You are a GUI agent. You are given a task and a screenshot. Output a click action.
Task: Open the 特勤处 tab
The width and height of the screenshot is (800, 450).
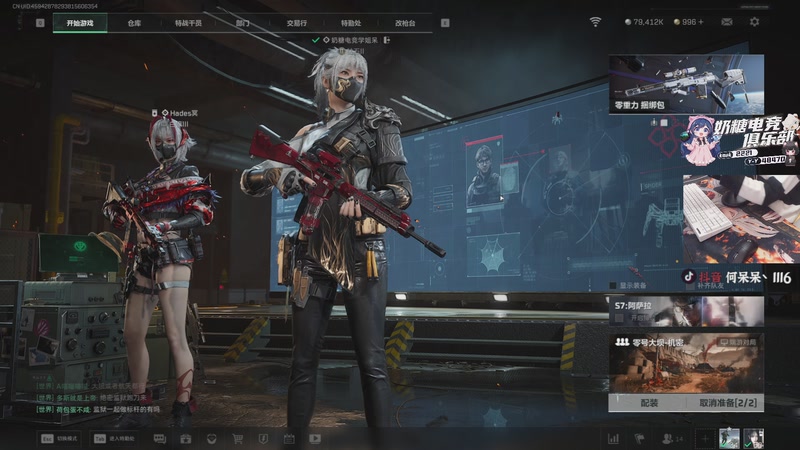[351, 22]
